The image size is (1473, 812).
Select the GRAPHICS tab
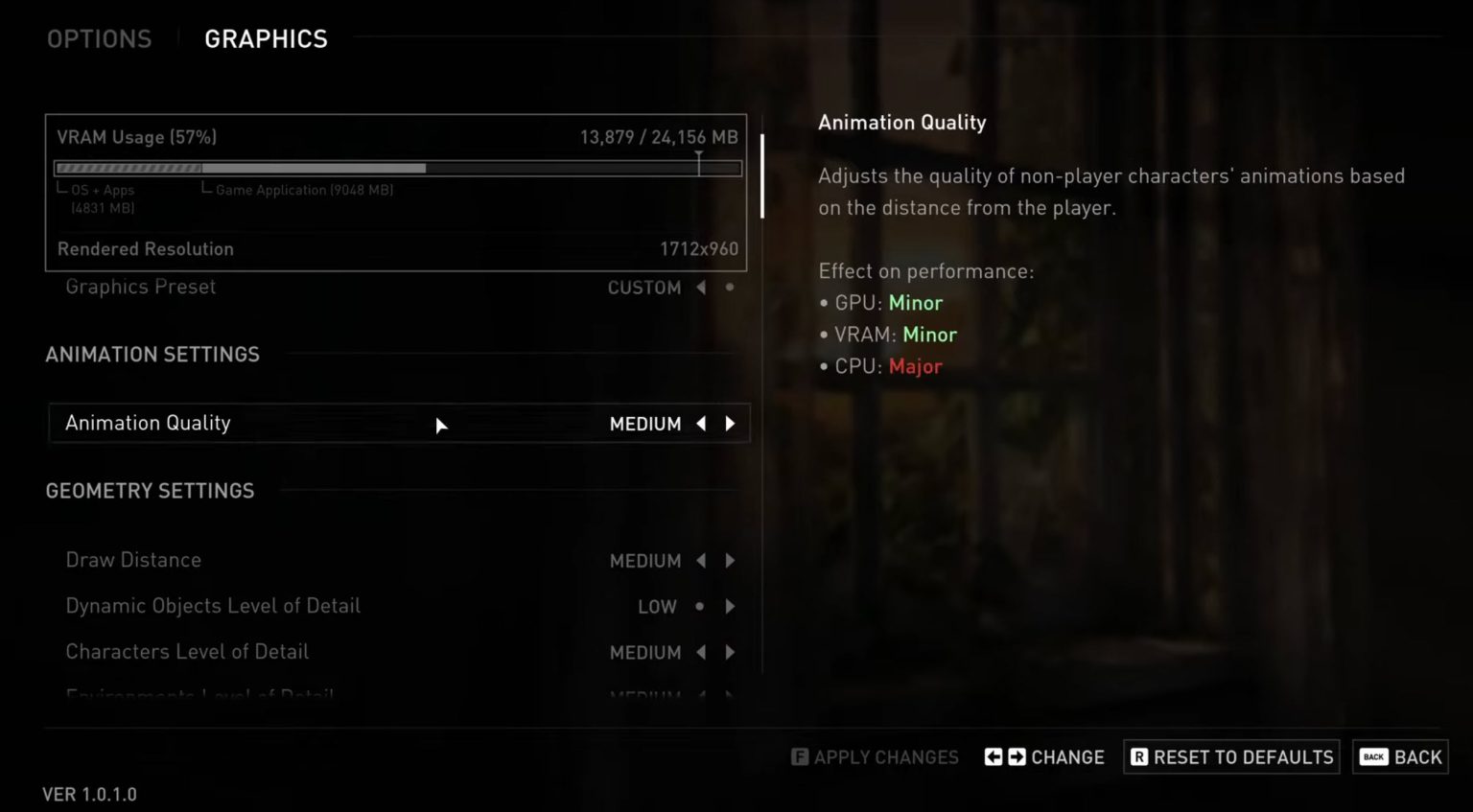pyautogui.click(x=266, y=38)
